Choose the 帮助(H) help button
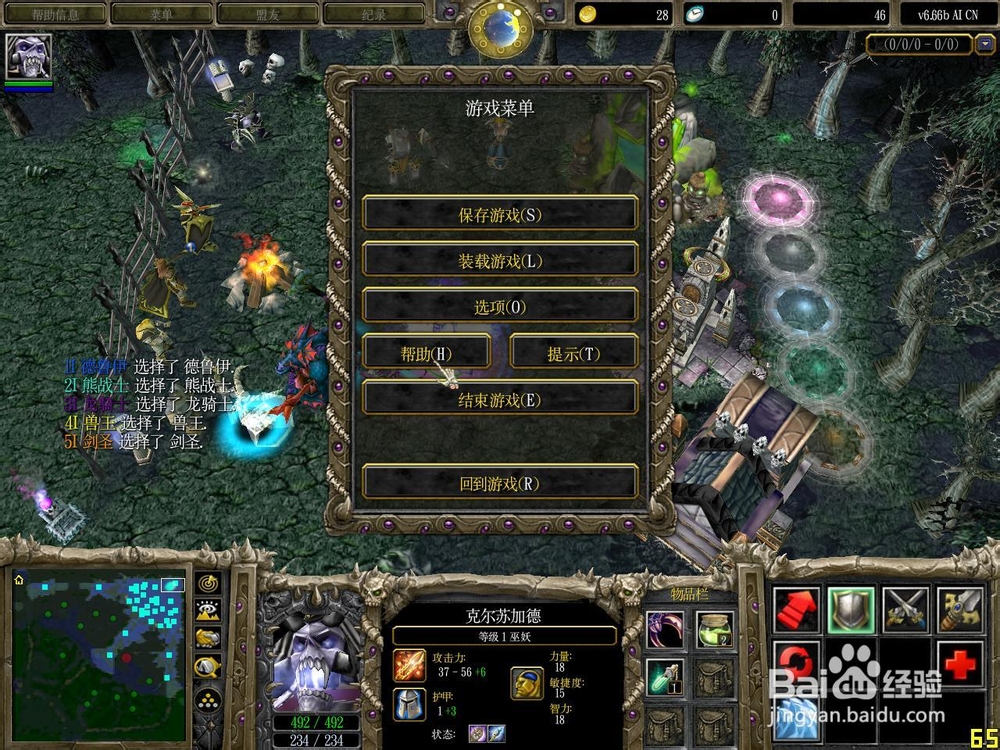 click(427, 353)
